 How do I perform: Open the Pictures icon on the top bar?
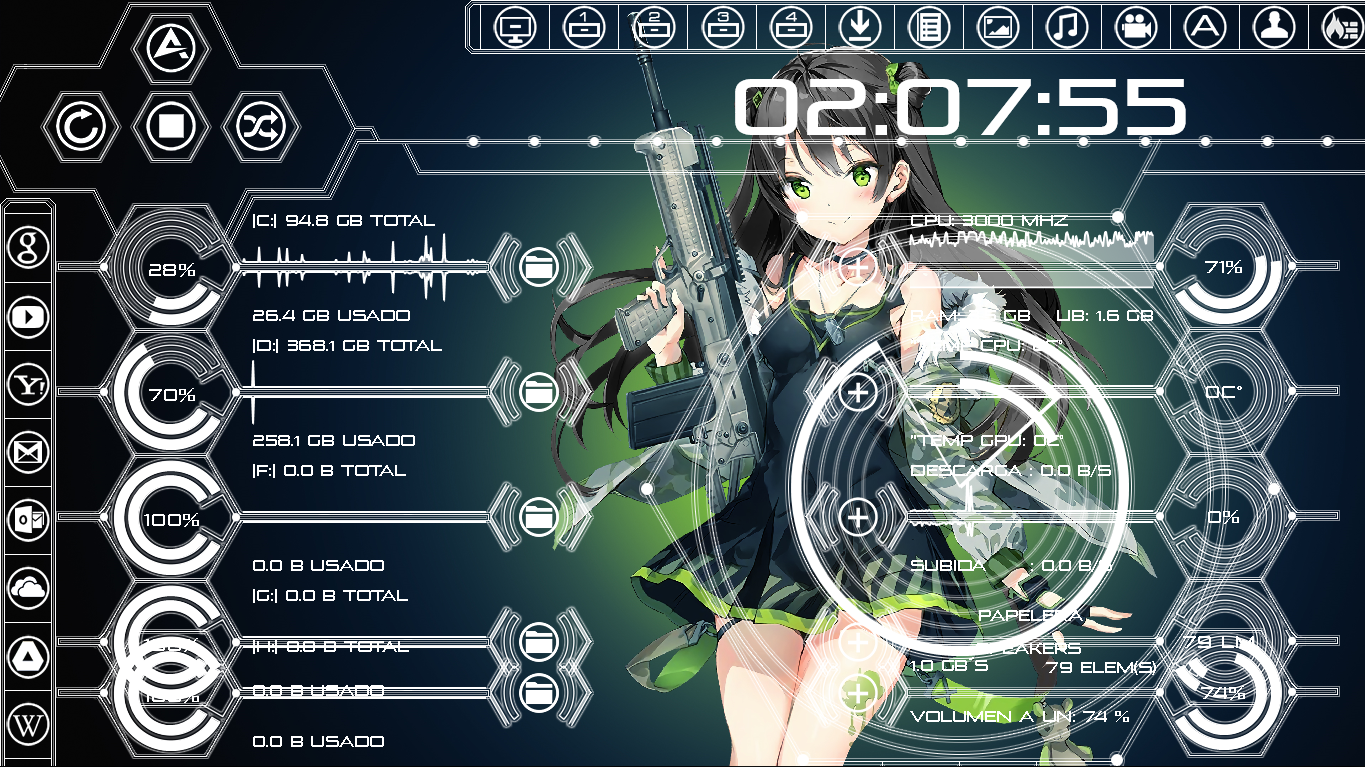click(x=998, y=27)
